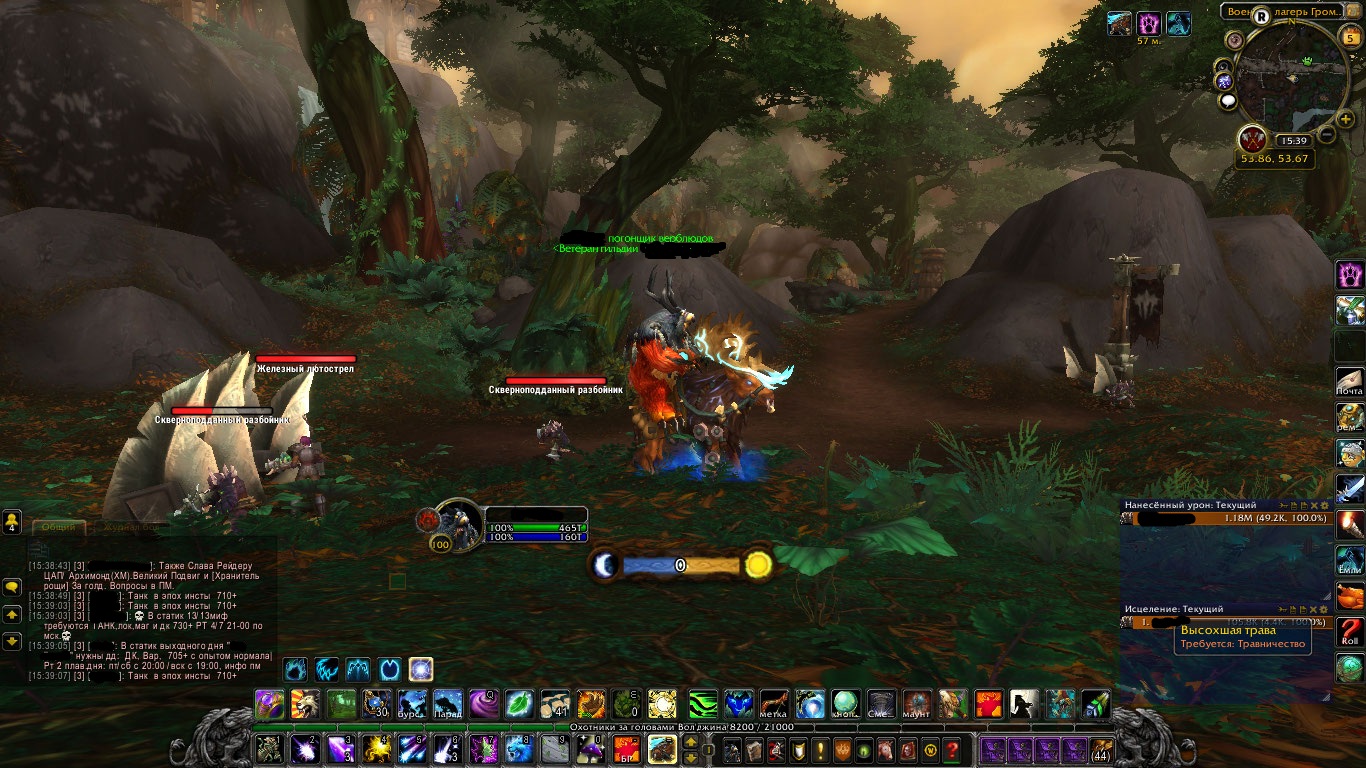Viewport: 1366px width, 768px height.
Task: Click the Roll button with red question mark
Action: (1350, 632)
